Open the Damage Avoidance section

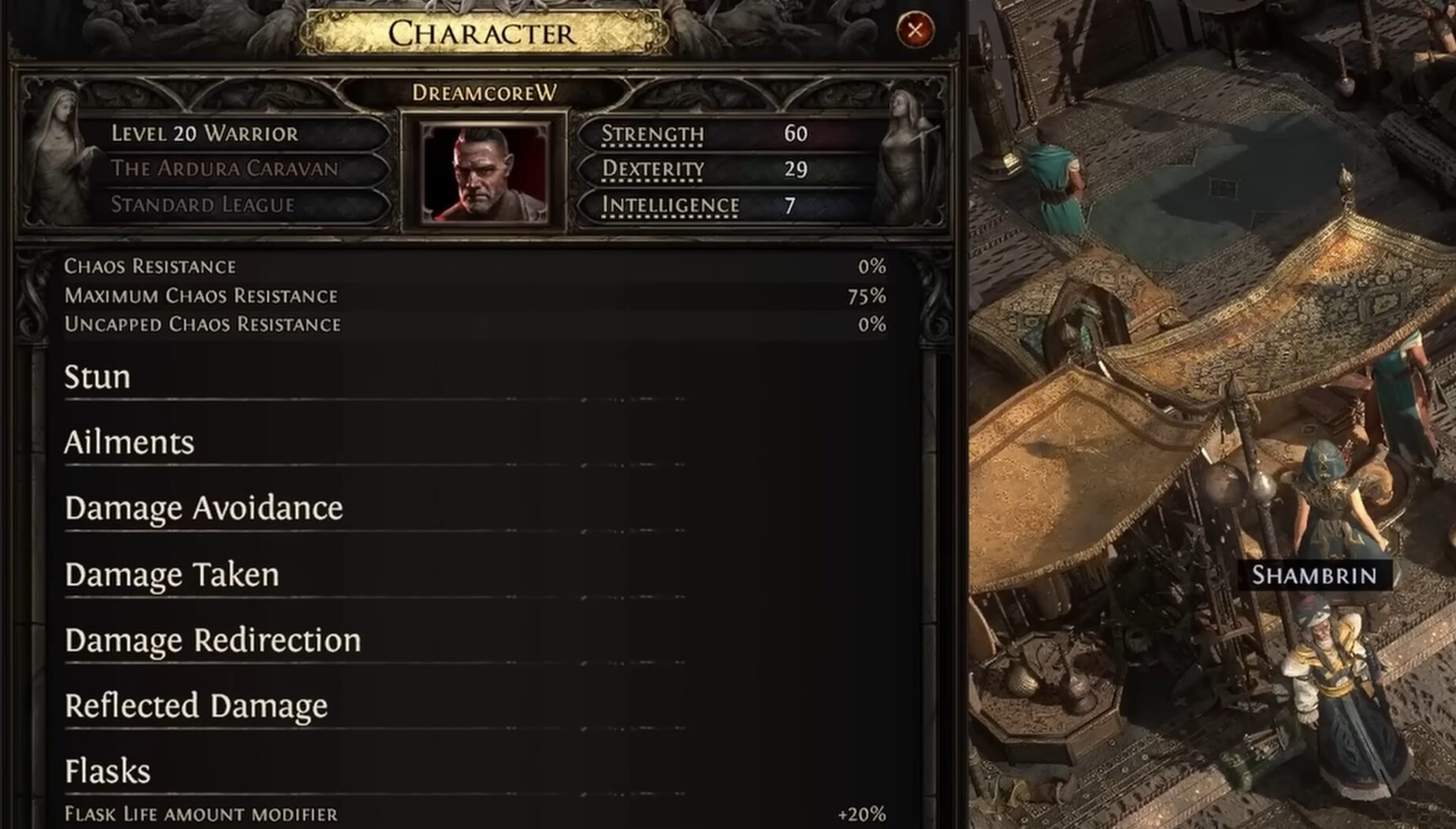tap(204, 508)
